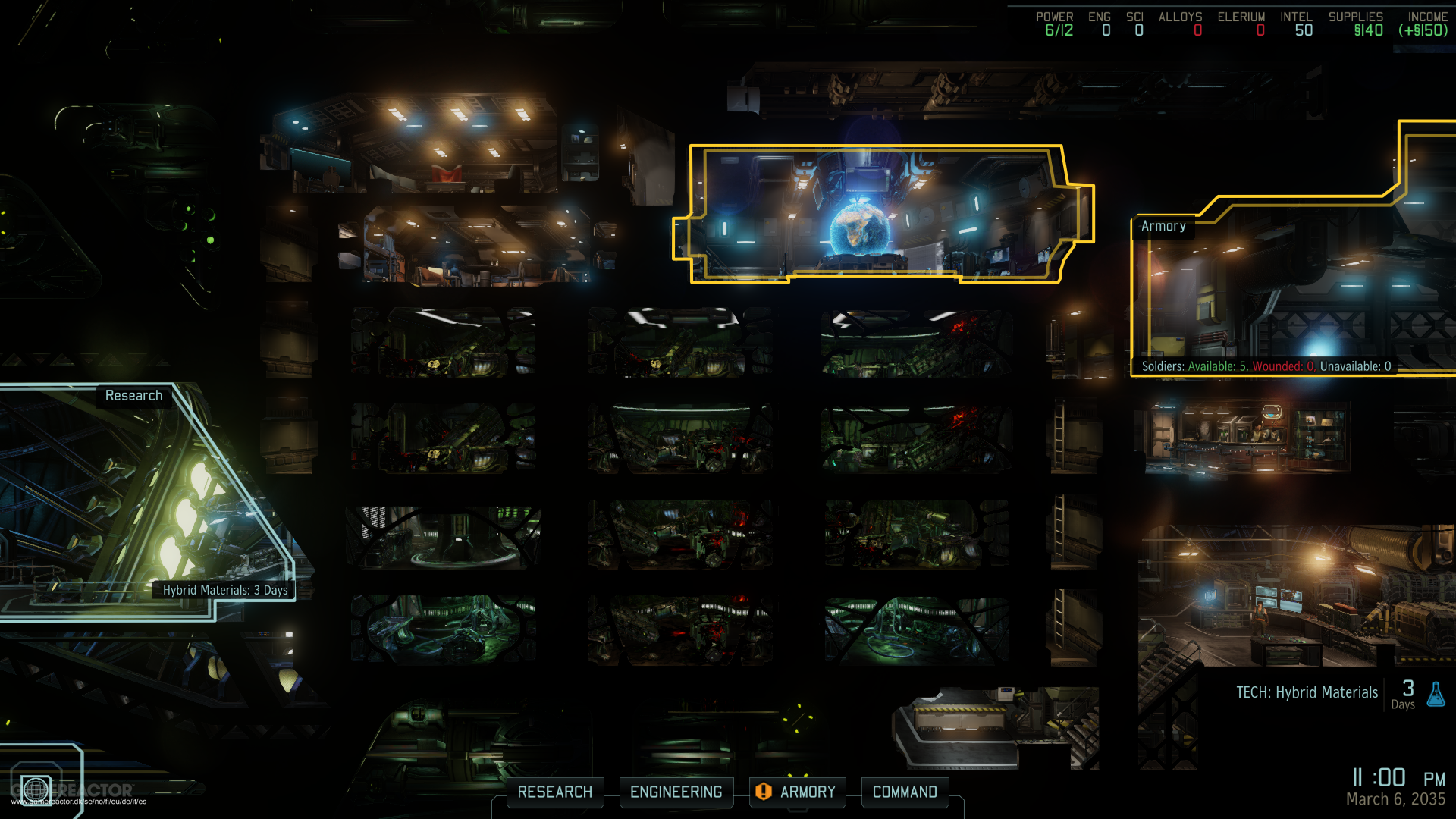Open the TECH Hybrid Materials event notification

(1307, 693)
